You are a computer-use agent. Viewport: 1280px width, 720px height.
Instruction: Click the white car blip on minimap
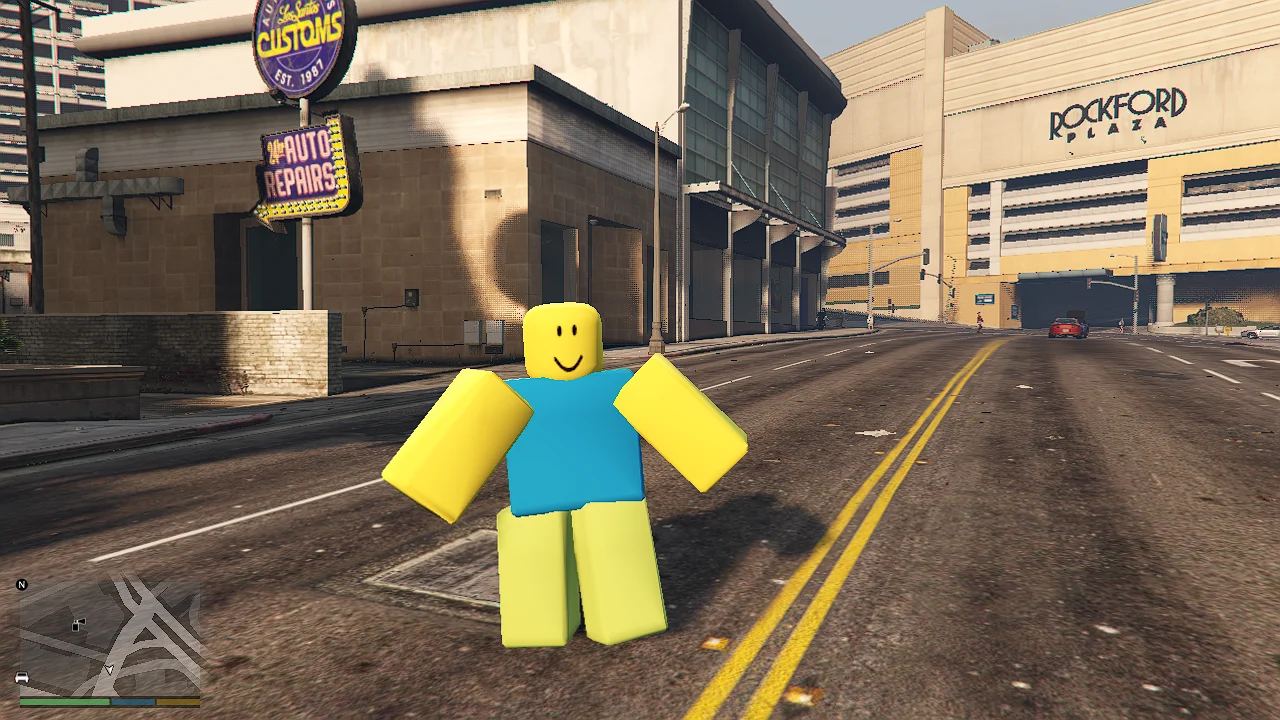click(x=23, y=678)
